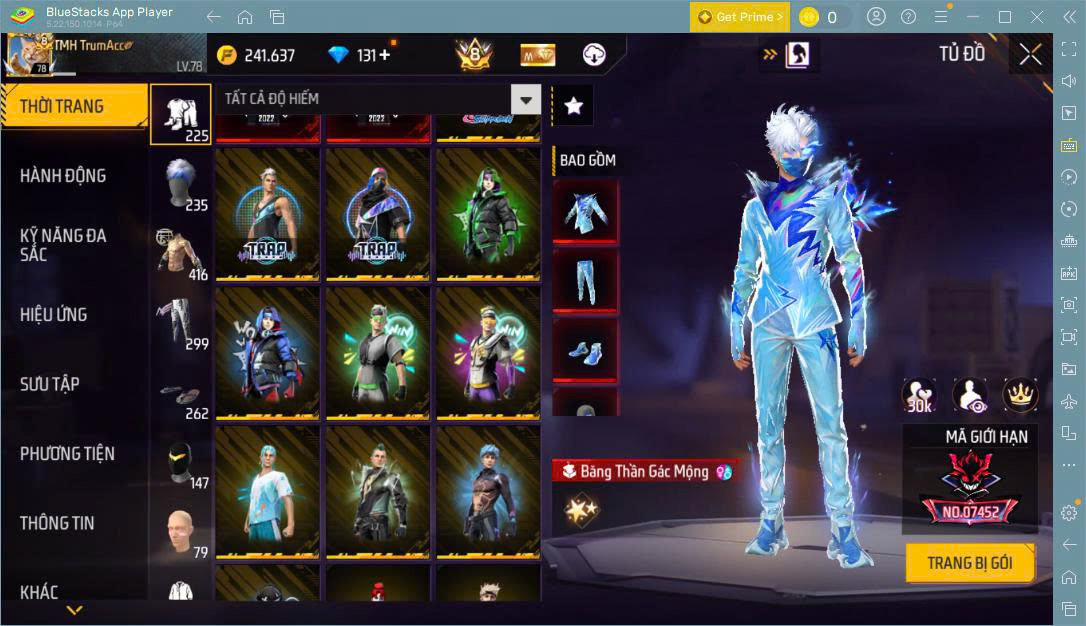The image size is (1086, 626).
Task: Toggle the star favorites filter
Action: (x=573, y=105)
